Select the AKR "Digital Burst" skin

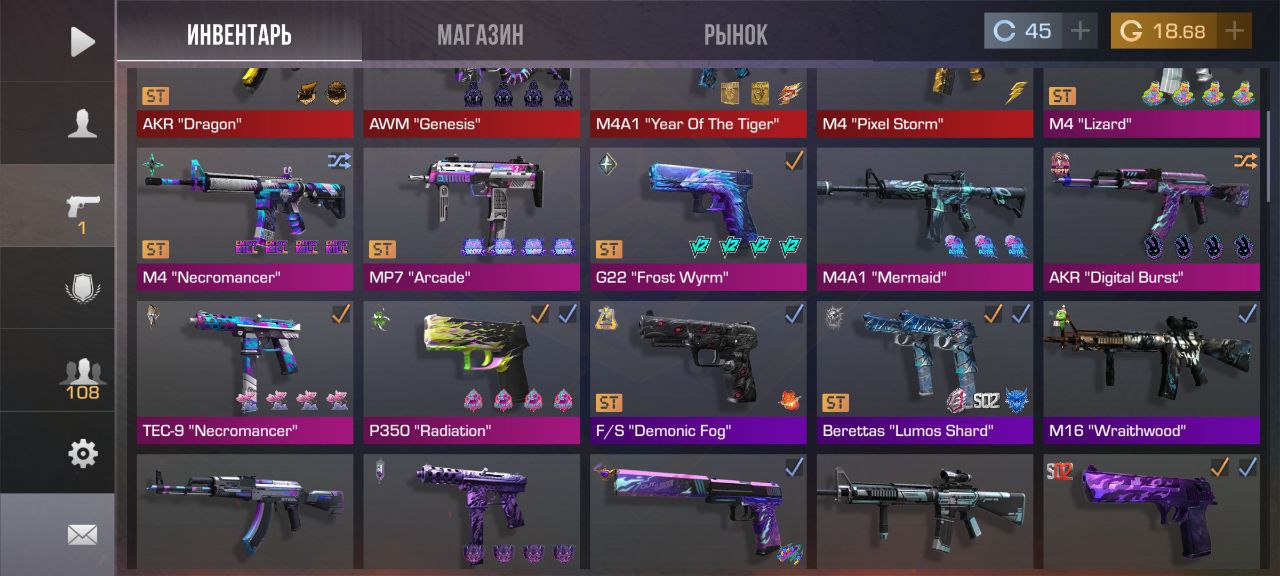point(1151,219)
